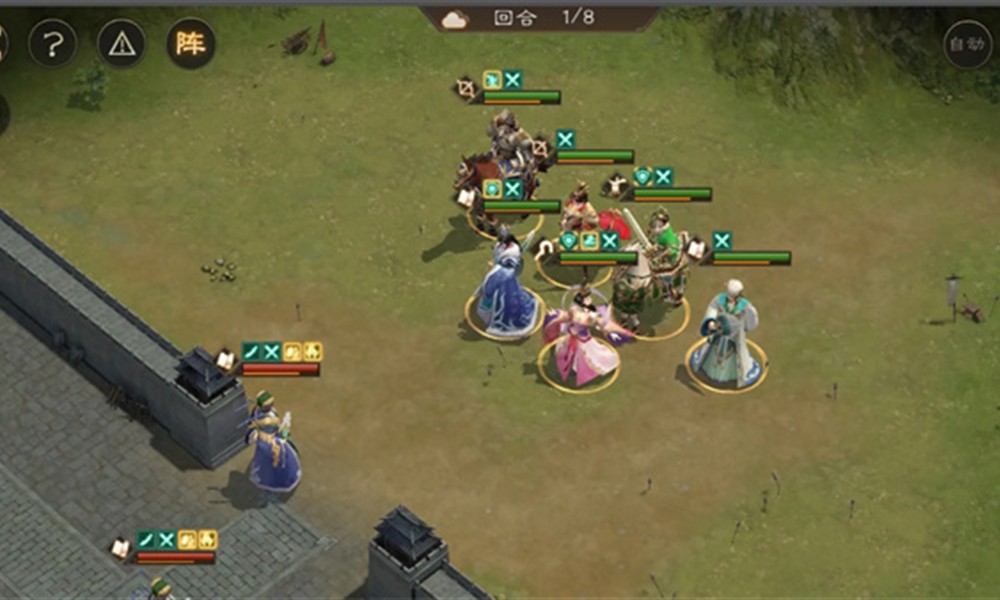Image resolution: width=1000 pixels, height=600 pixels.
Task: Toggle the 自动 auto-battle button
Action: click(967, 44)
